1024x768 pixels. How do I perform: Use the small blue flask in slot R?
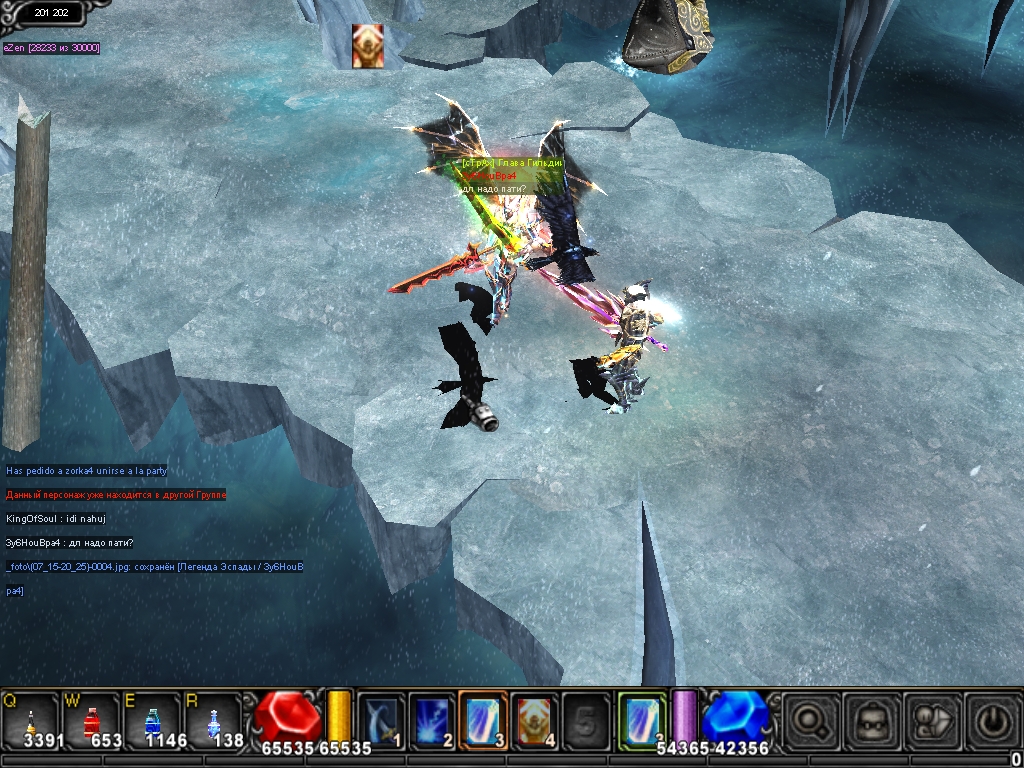coord(213,720)
